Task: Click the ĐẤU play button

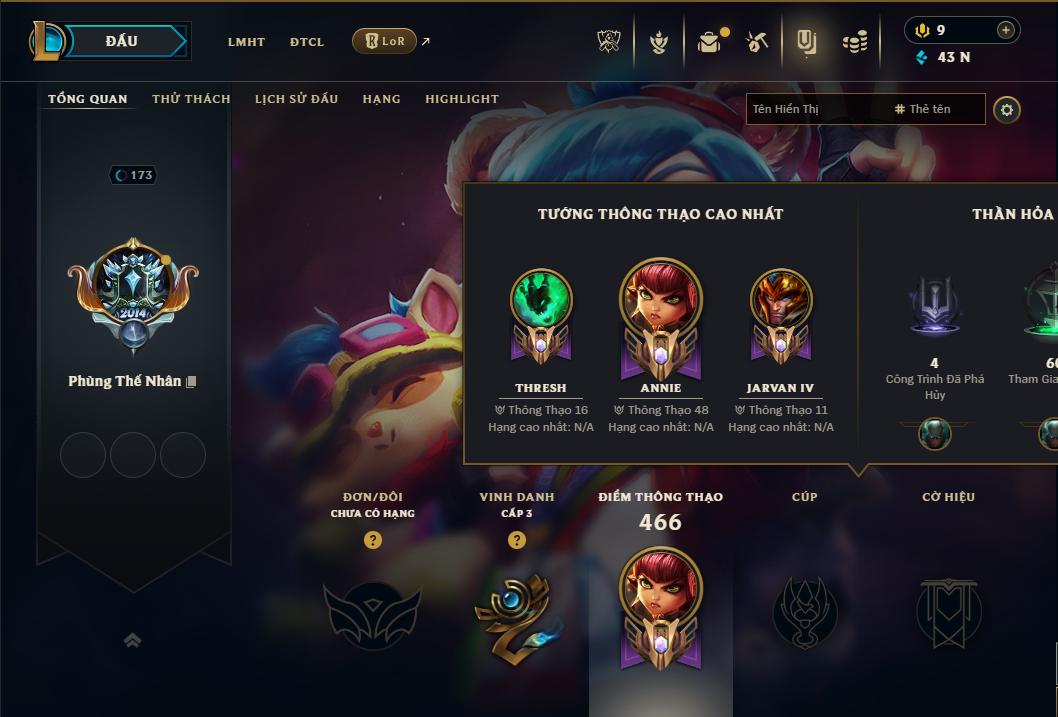Action: [121, 41]
